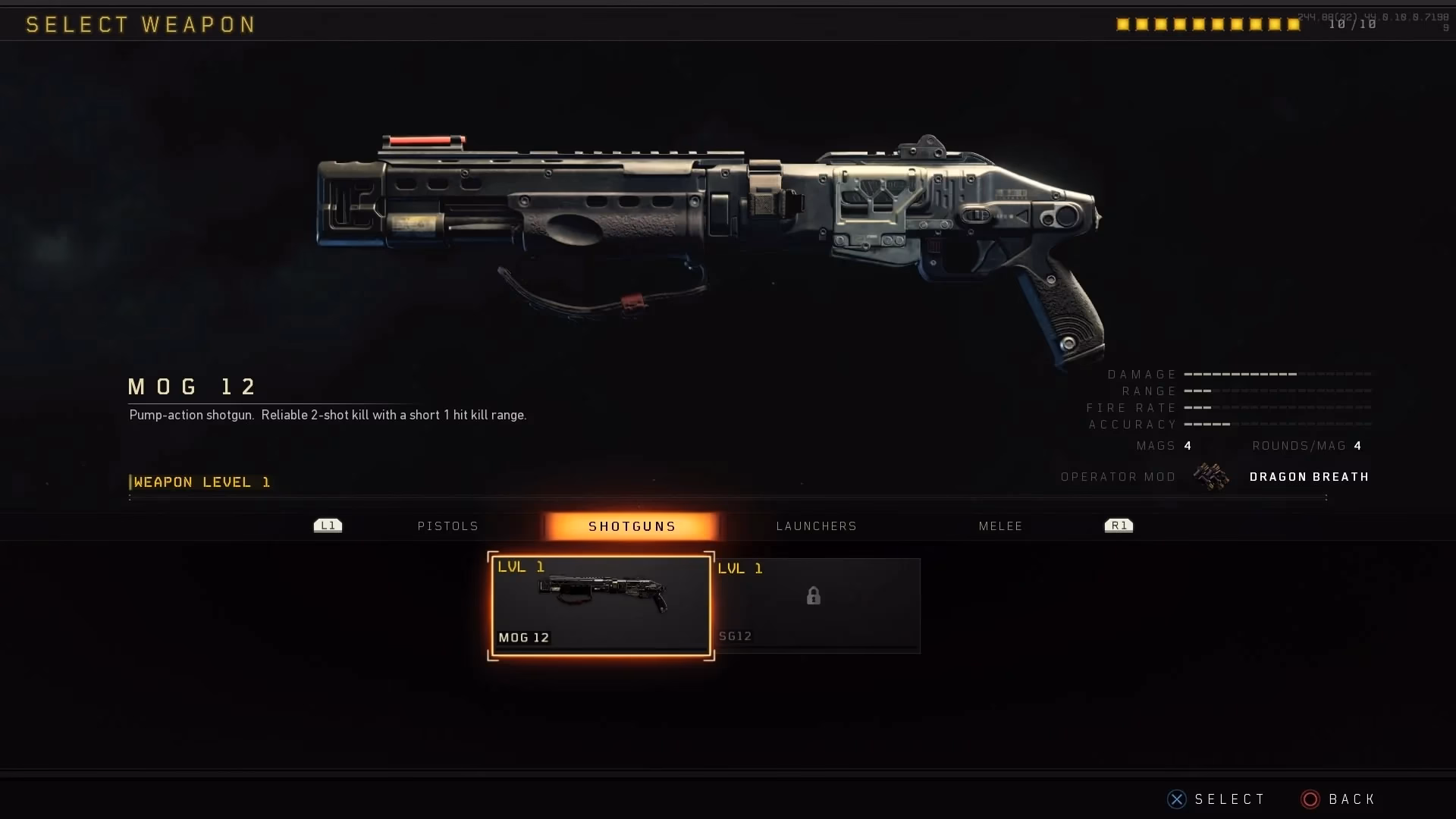Screen dimensions: 1456x819
Task: Expand the WEAPON LEVEL 1 progress section
Action: 200,482
